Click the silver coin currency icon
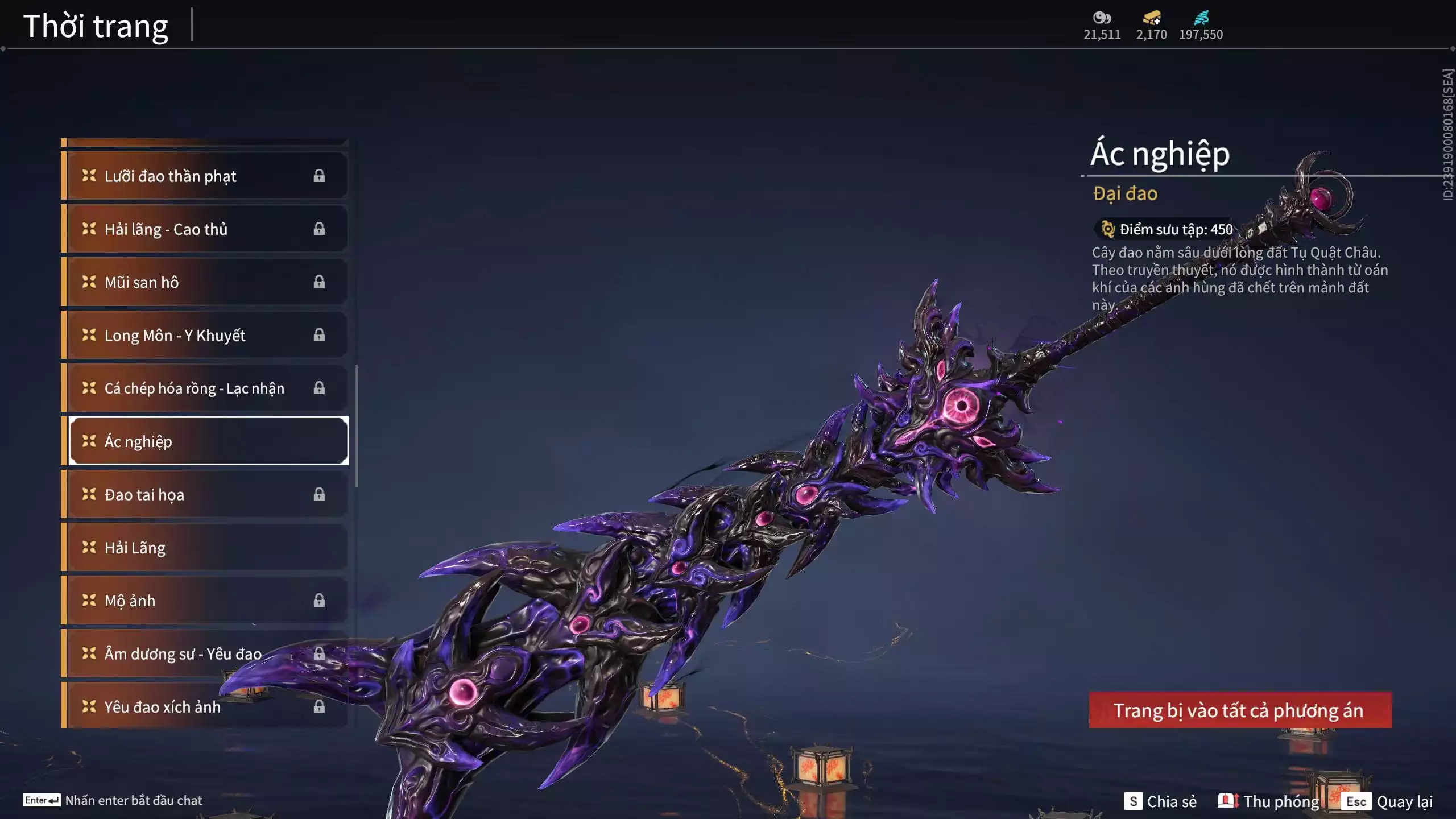 [x=1102, y=18]
